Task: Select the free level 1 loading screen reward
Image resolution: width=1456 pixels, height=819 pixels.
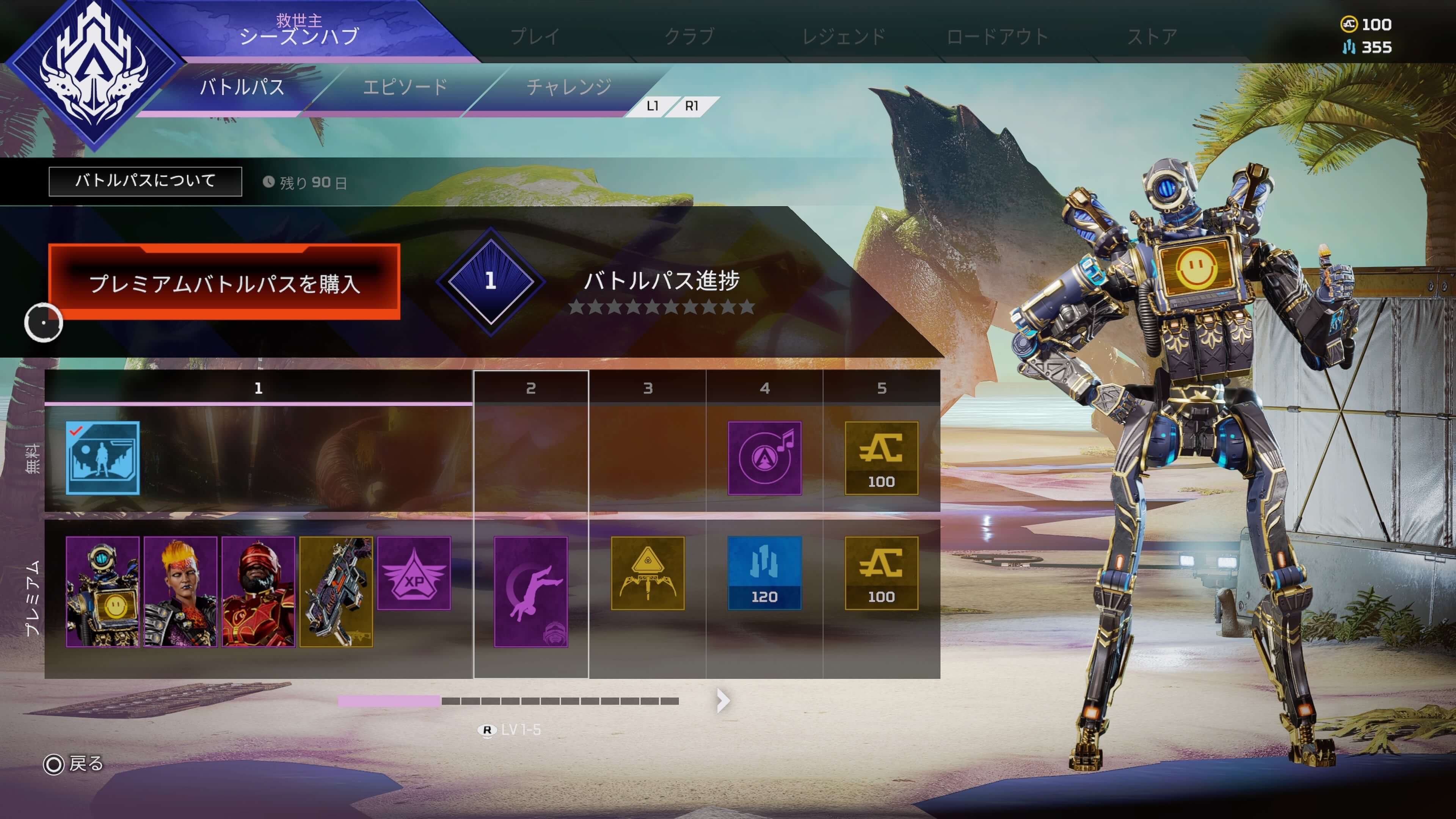Action: tap(102, 458)
